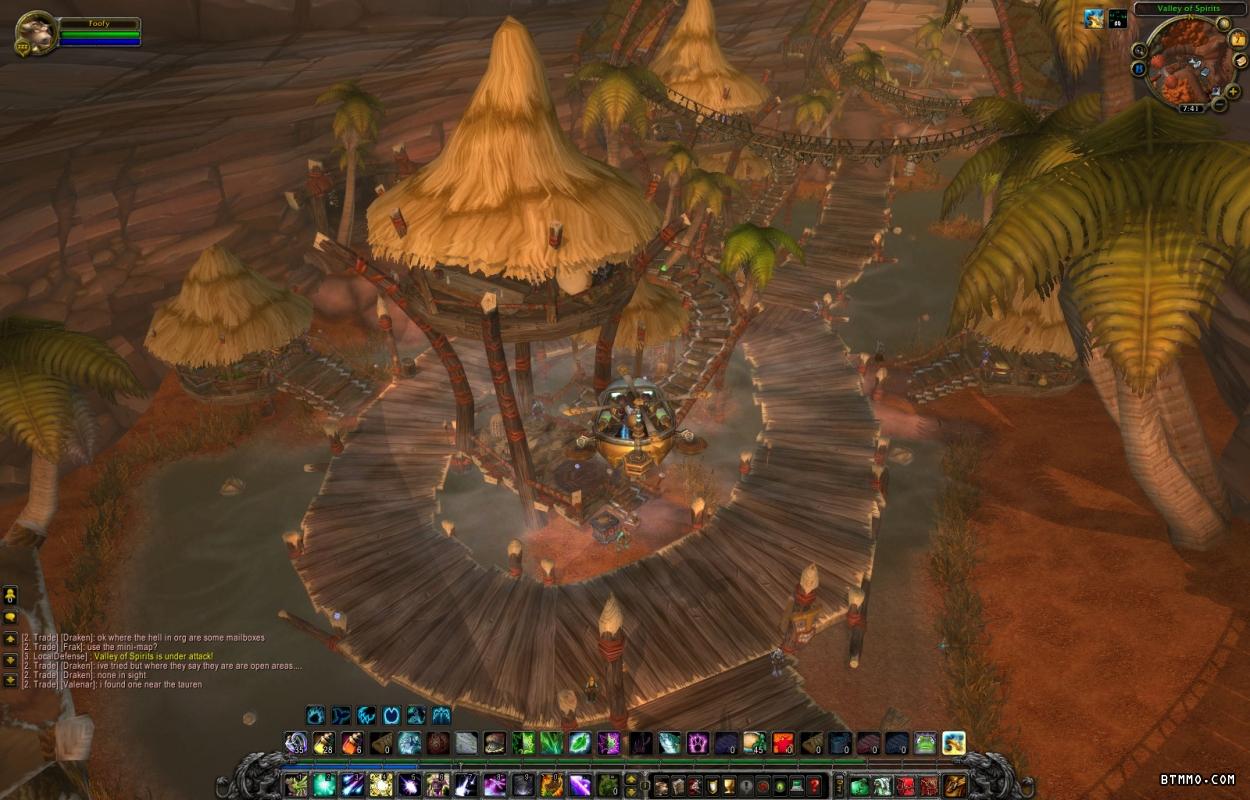Open the friends list button by chat
This screenshot has width=1250, height=800.
[x=10, y=596]
